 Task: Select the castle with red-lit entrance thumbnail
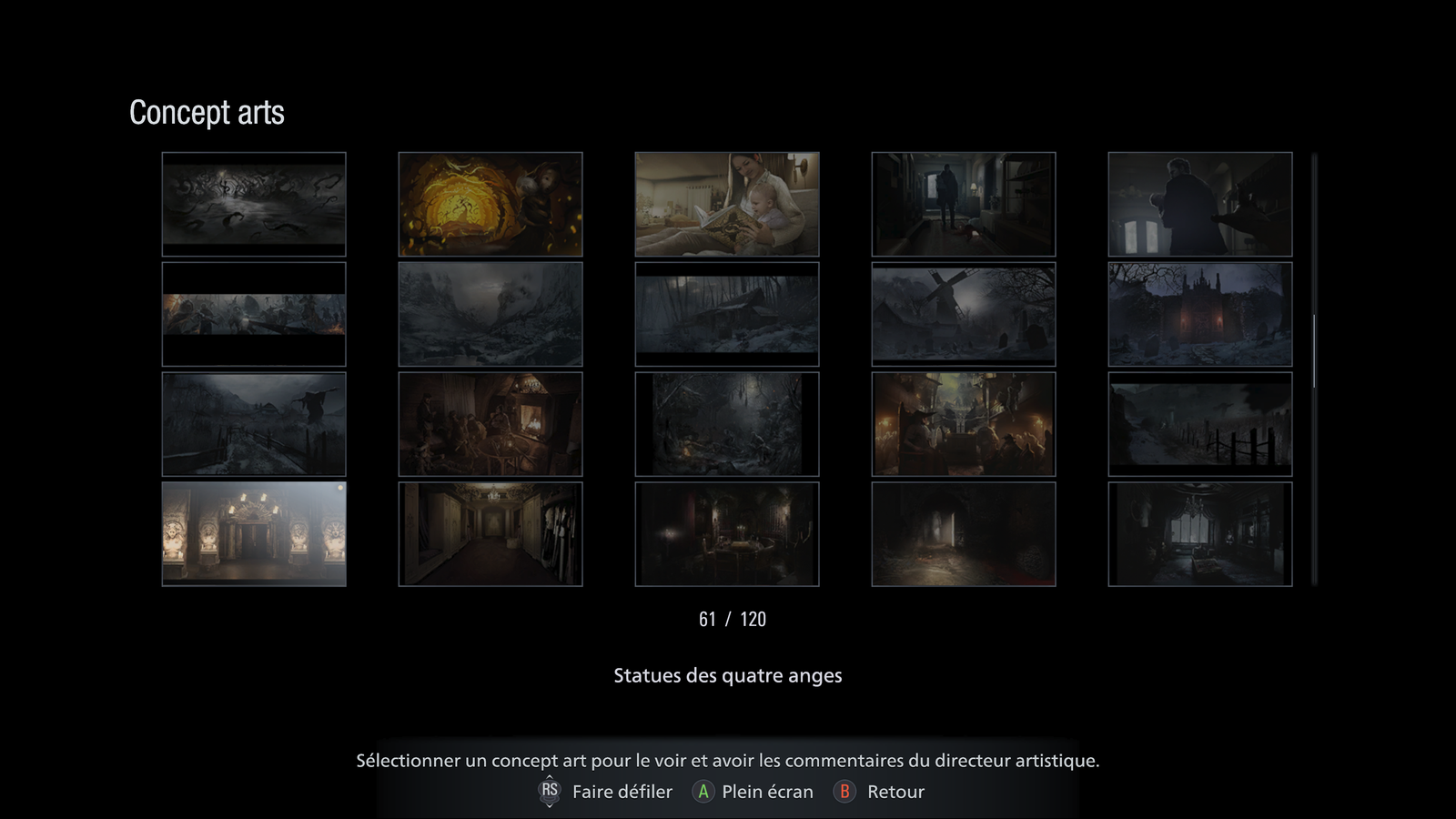1200,314
